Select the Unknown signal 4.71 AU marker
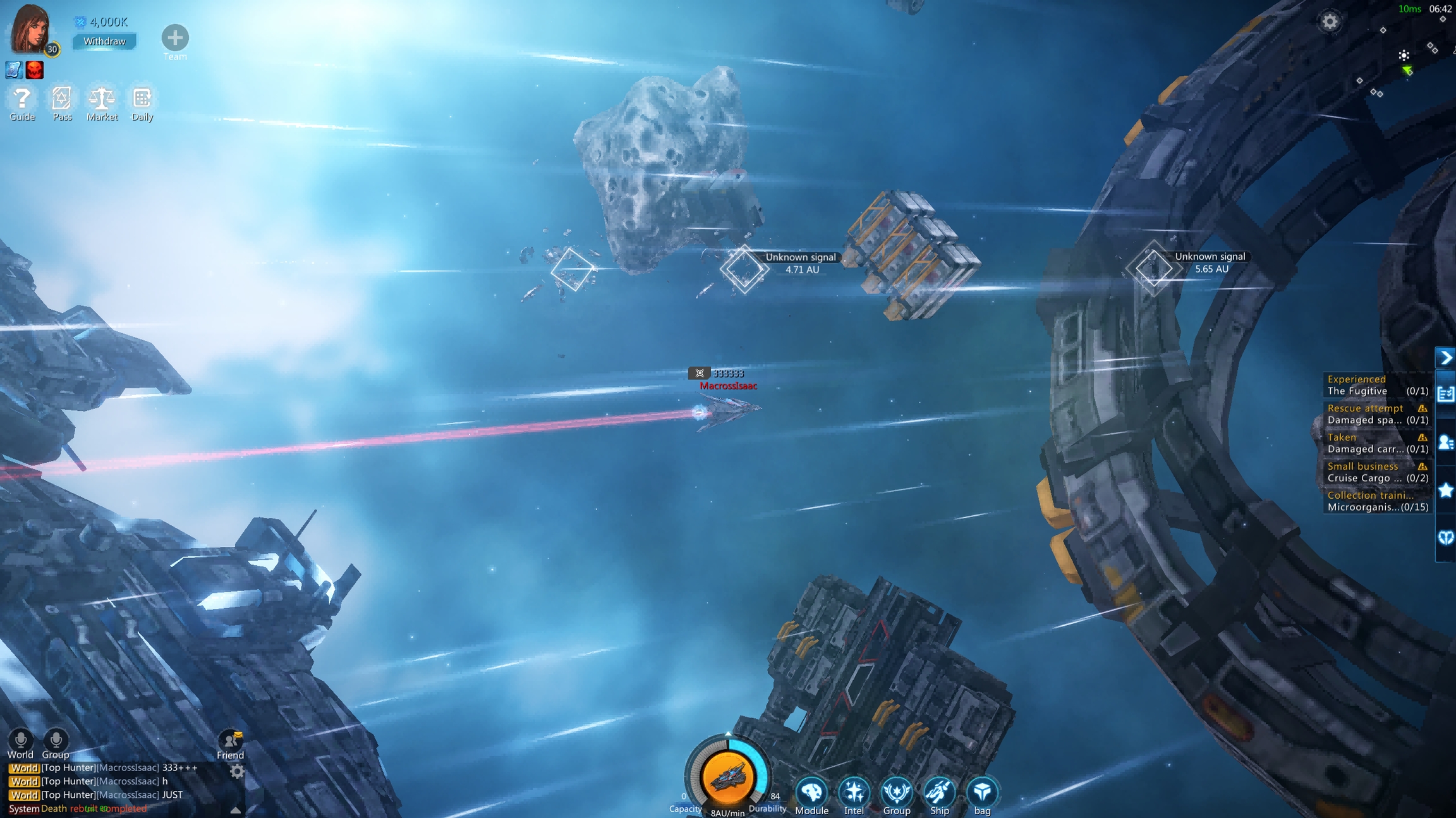Viewport: 1456px width, 818px height. [x=744, y=269]
